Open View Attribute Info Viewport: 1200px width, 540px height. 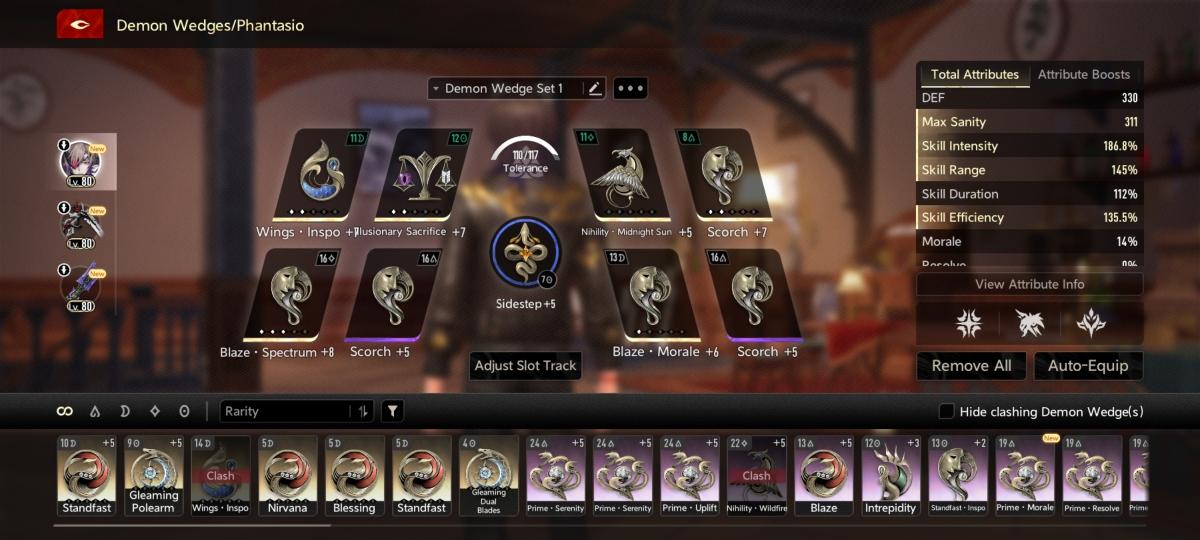[1029, 284]
